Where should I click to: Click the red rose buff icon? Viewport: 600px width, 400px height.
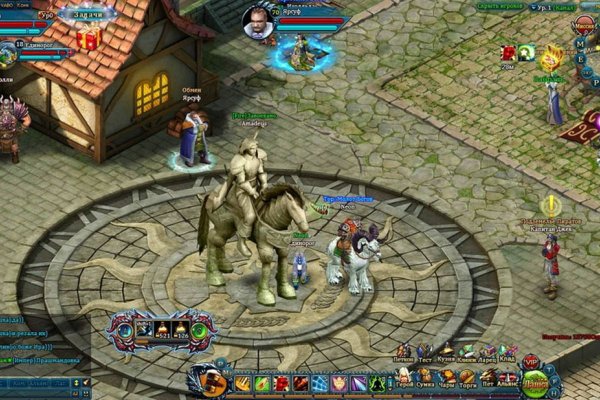pyautogui.click(x=508, y=52)
